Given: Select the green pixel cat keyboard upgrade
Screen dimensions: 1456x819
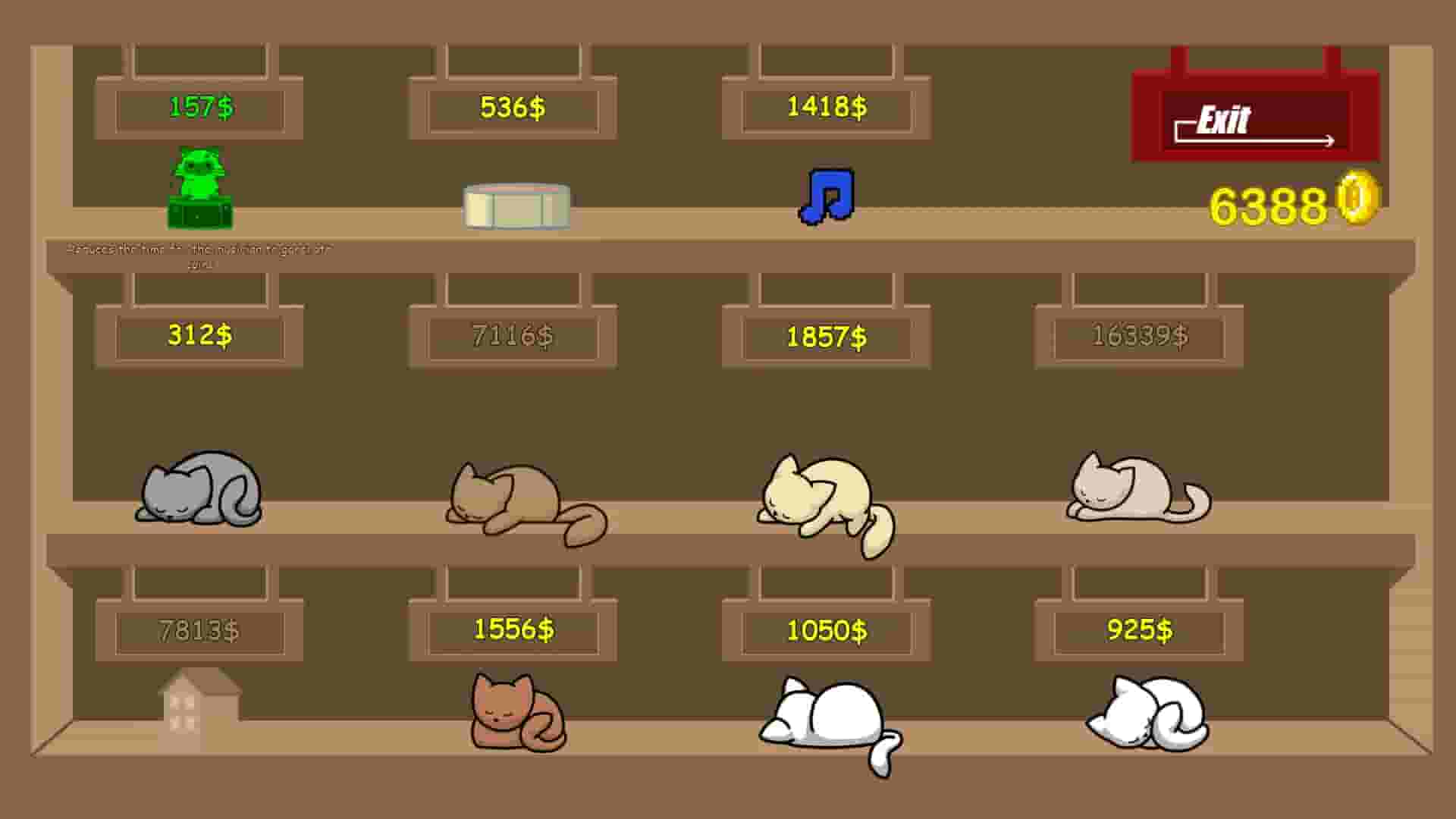Looking at the screenshot, I should tap(199, 193).
